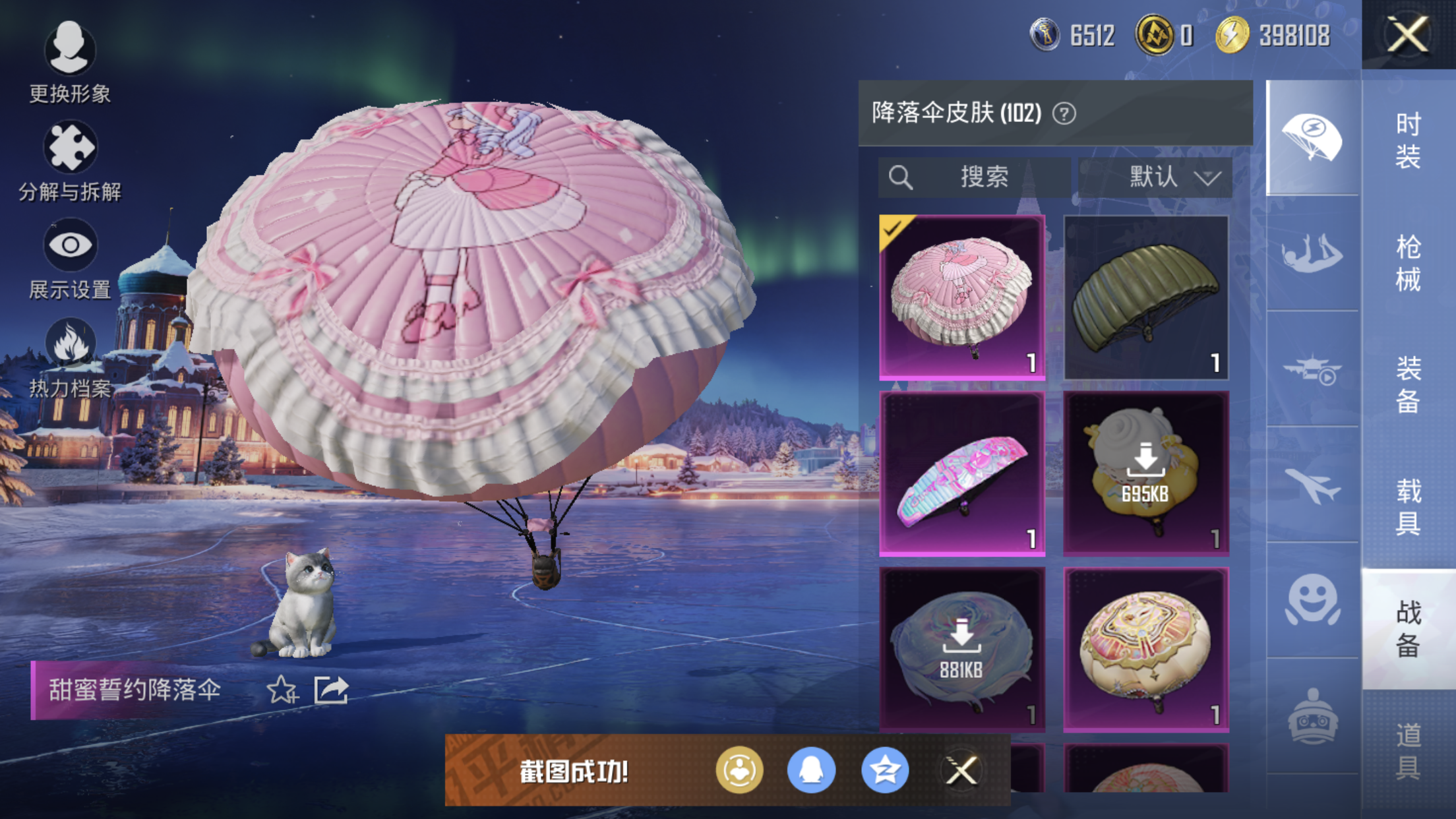Select the cream and gold ornate parachute
This screenshot has width=1456, height=819.
pyautogui.click(x=1145, y=650)
